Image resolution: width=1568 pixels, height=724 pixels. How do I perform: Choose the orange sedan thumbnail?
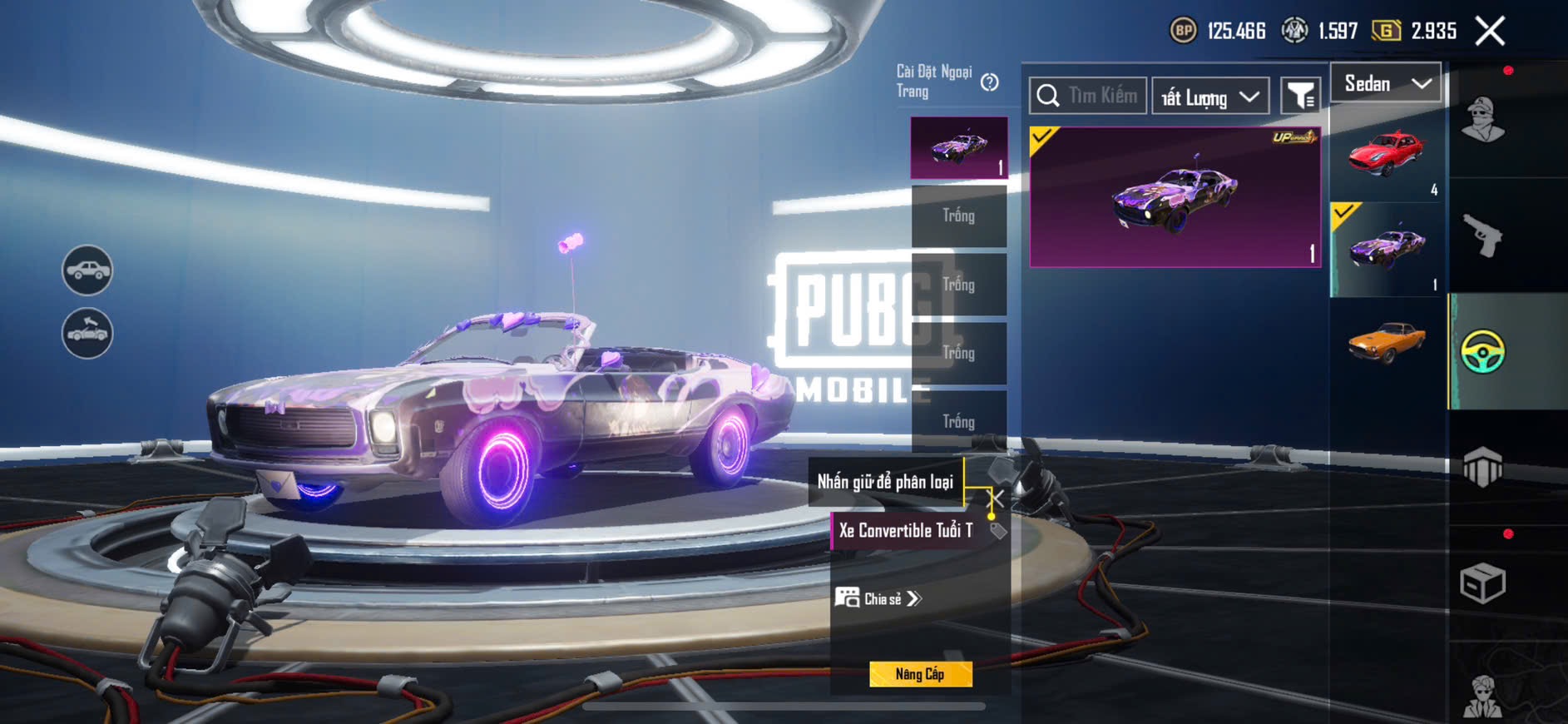[x=1387, y=343]
